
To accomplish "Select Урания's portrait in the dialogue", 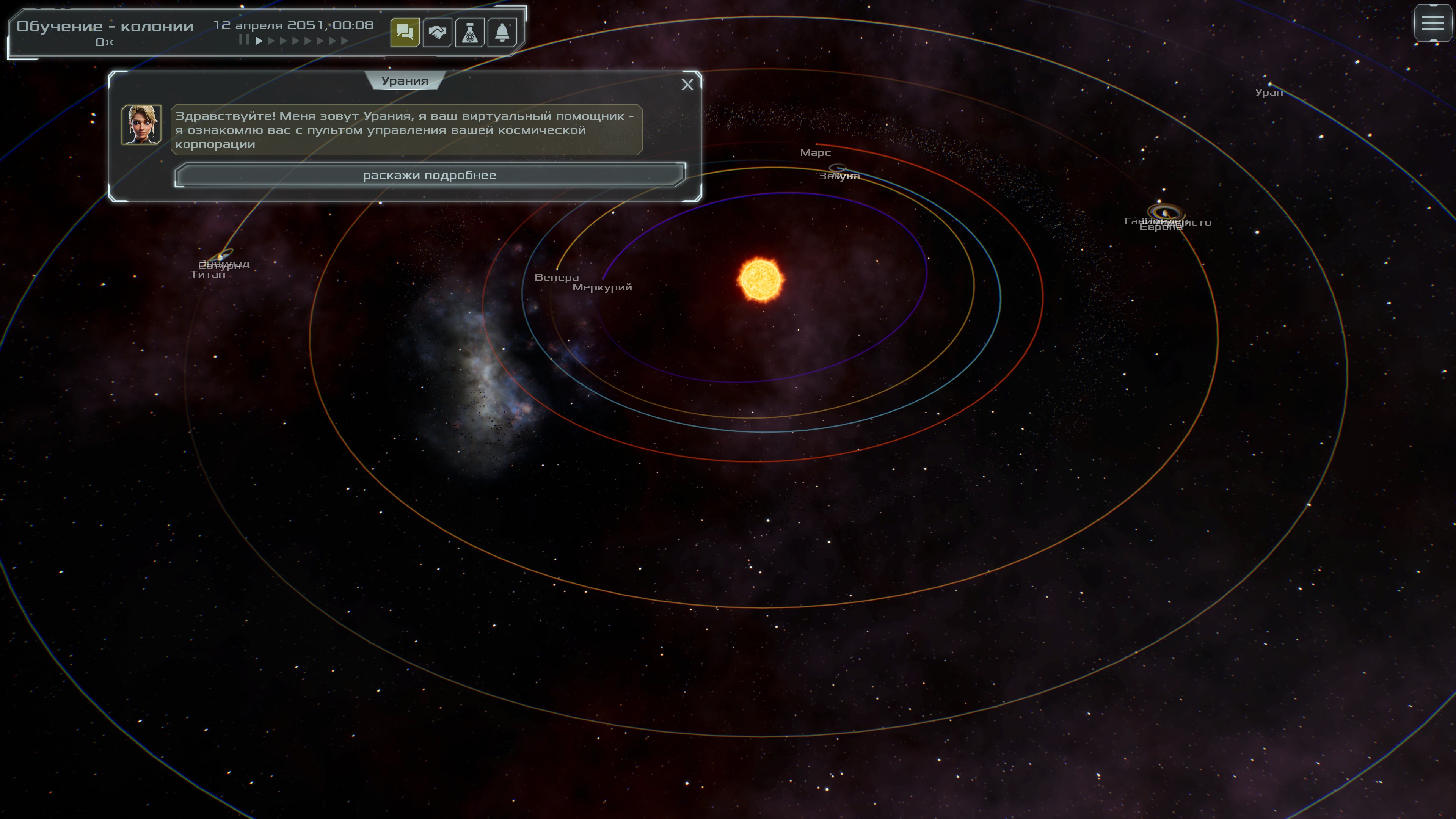I will coord(141,124).
